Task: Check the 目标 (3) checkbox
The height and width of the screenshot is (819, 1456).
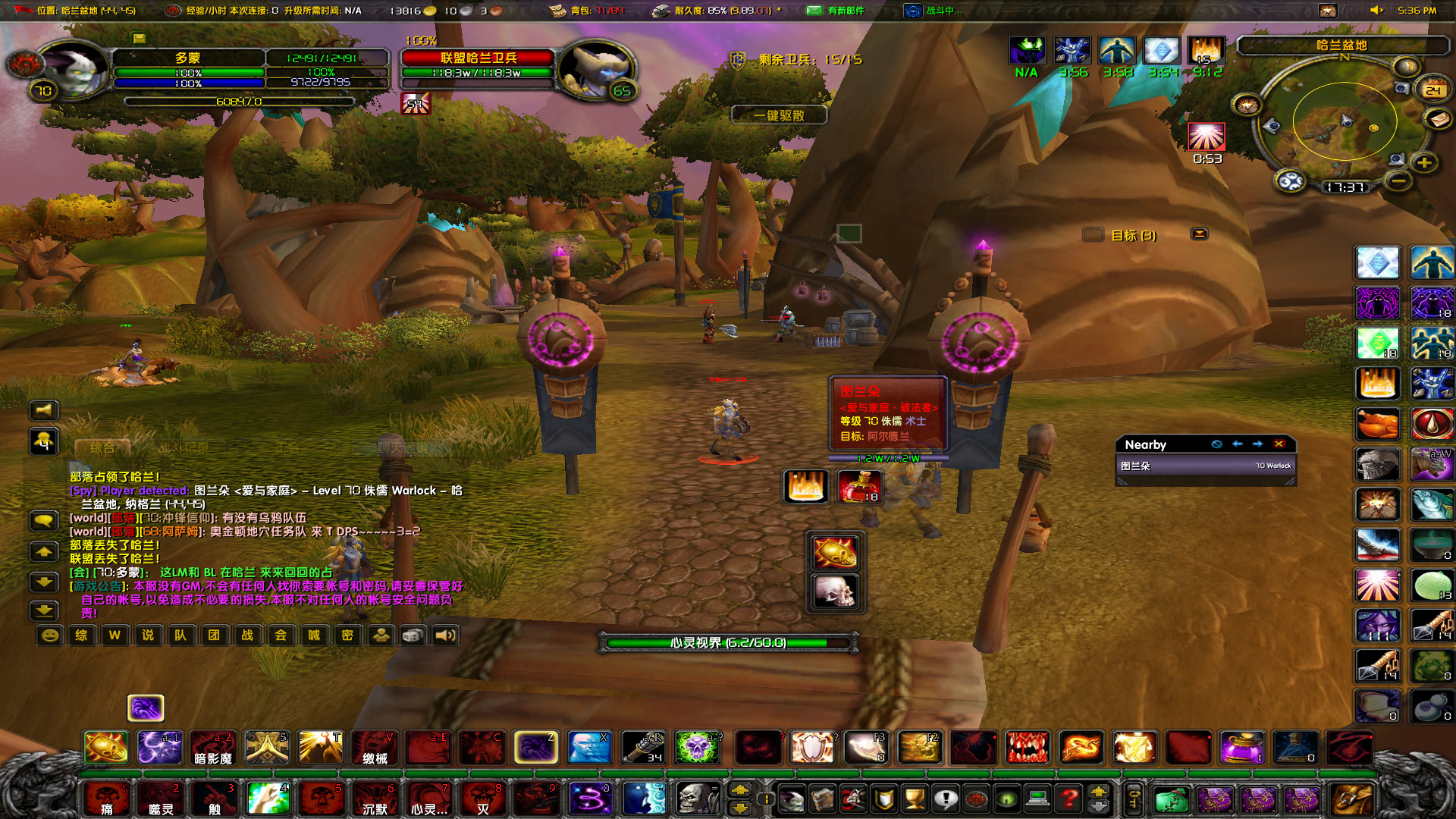Action: 1092,235
